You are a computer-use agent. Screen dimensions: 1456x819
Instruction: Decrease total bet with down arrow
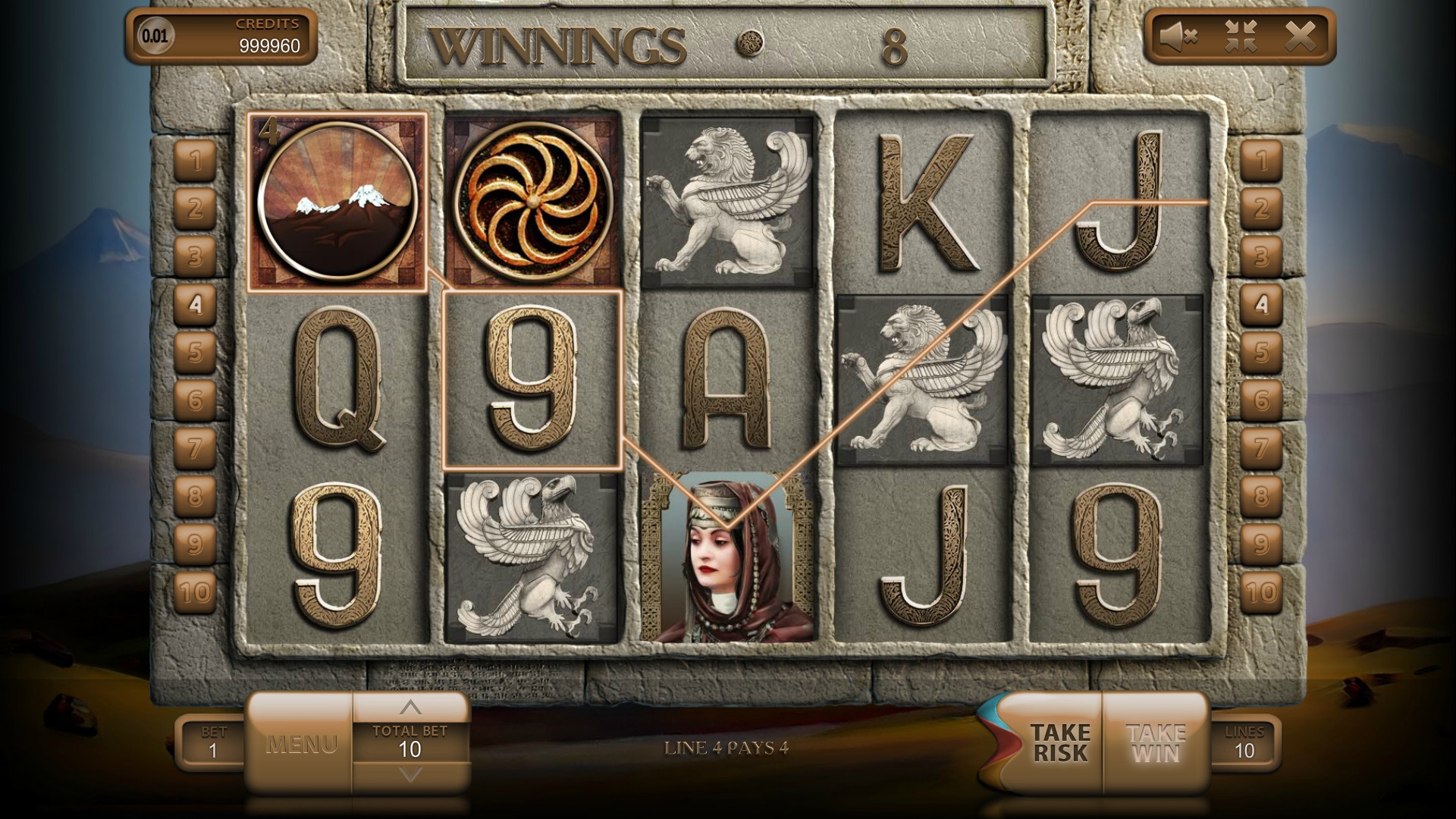(410, 775)
